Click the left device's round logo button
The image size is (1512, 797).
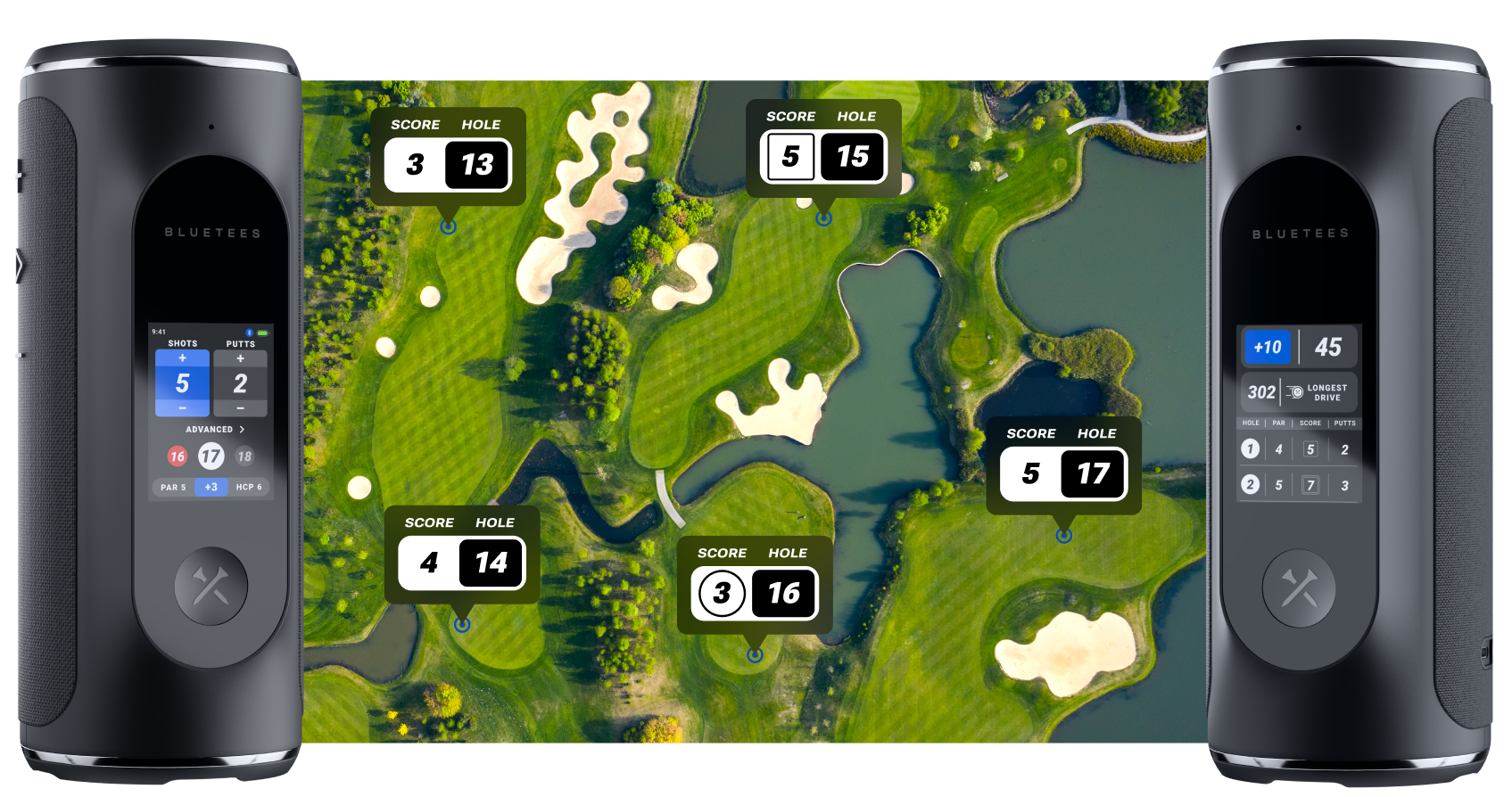pos(211,587)
